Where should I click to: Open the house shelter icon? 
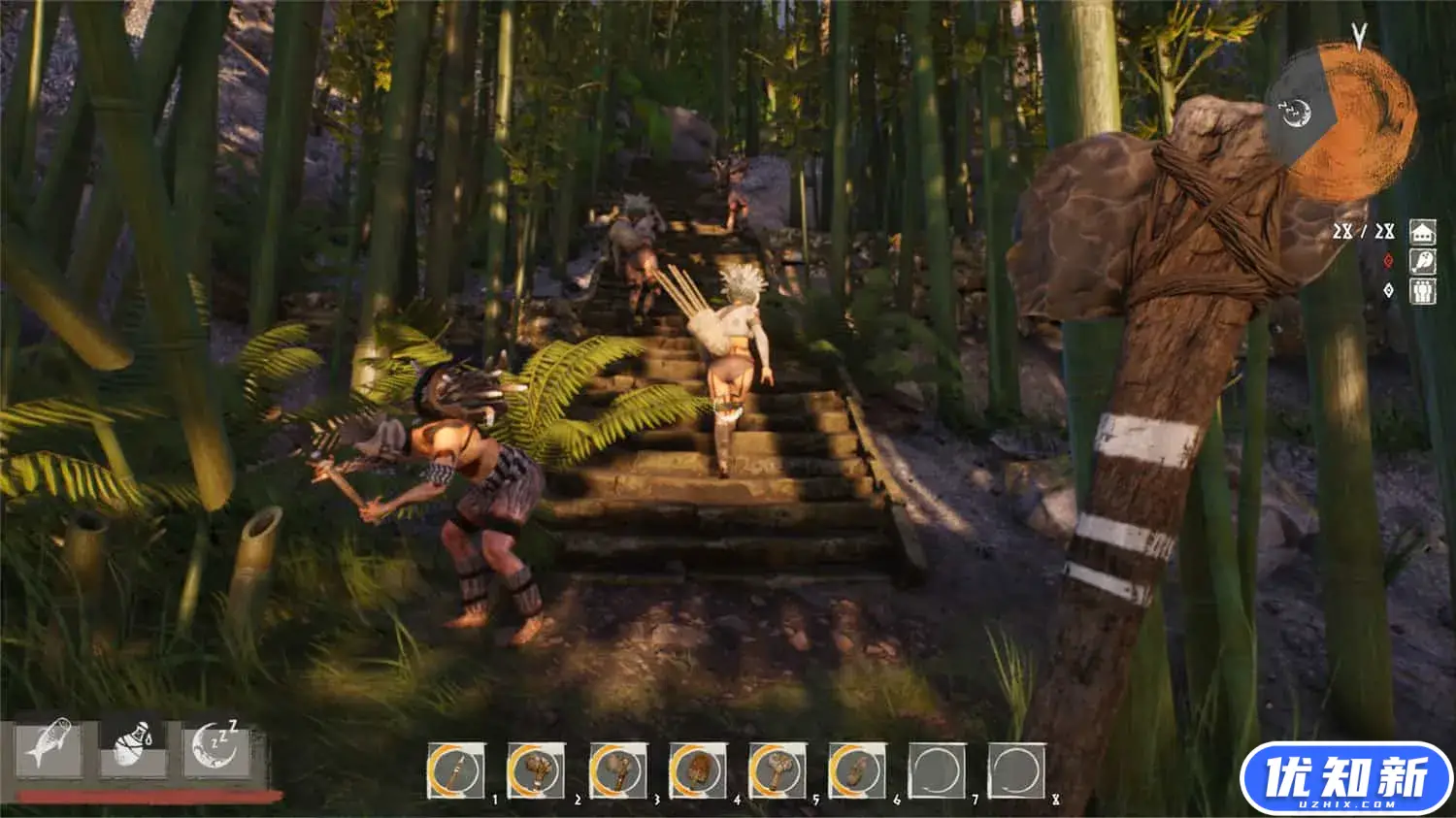pos(1422,233)
